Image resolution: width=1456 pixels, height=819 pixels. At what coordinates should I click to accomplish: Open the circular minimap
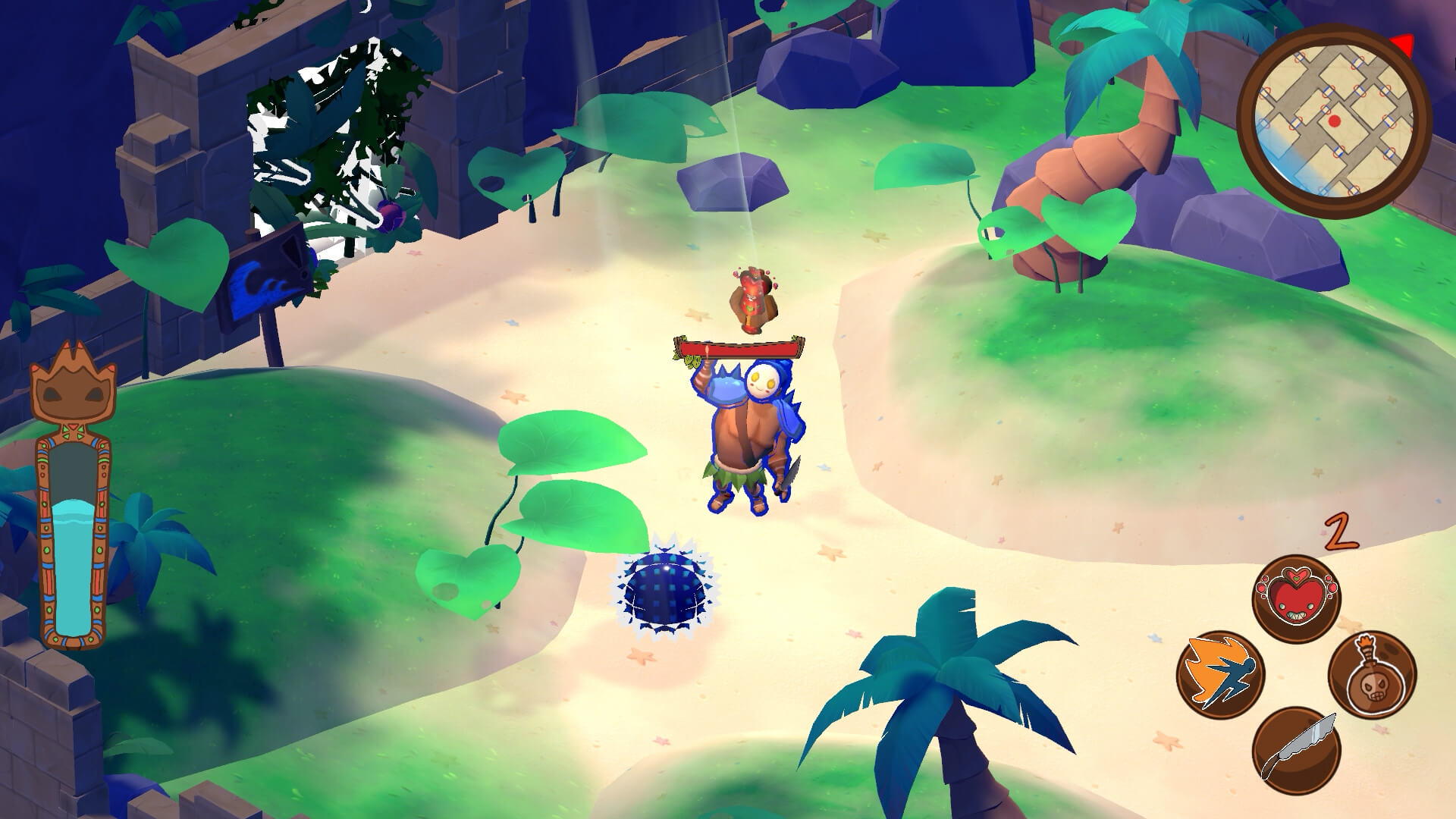(1334, 121)
